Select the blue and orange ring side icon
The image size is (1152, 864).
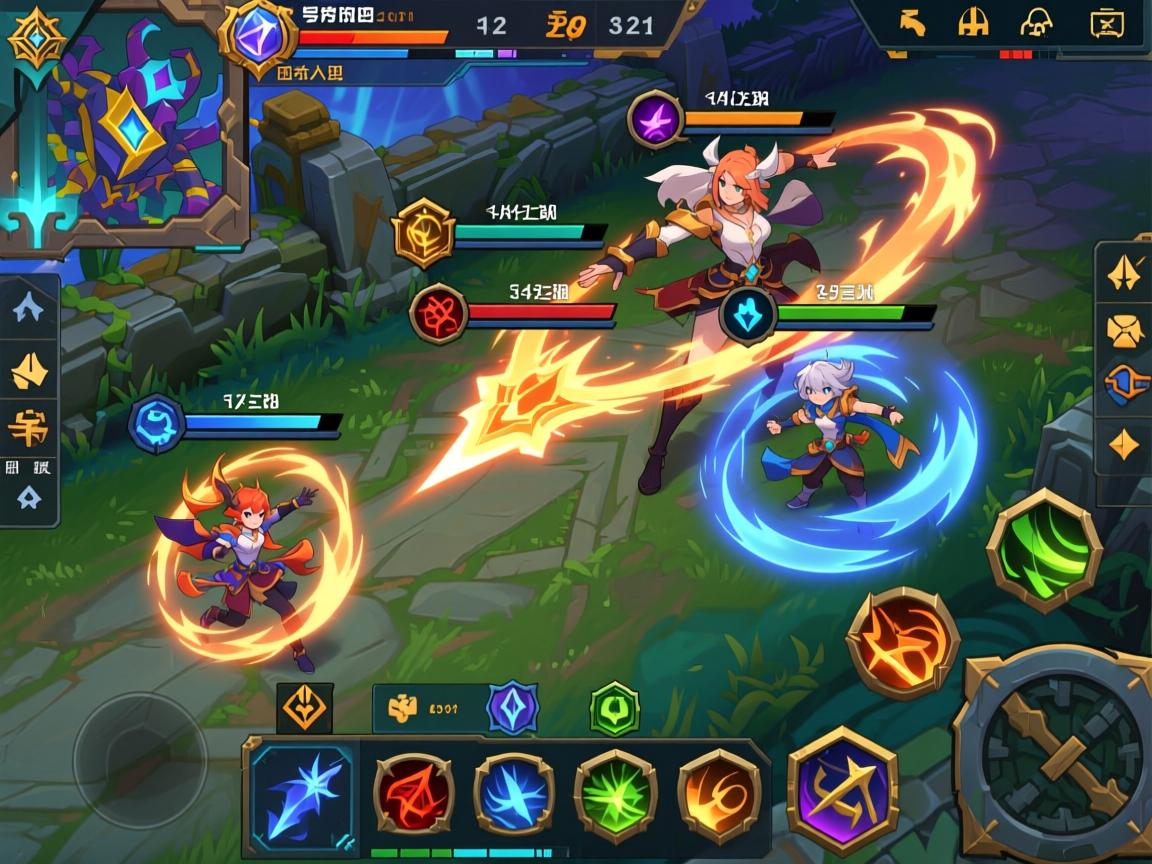tap(1125, 383)
